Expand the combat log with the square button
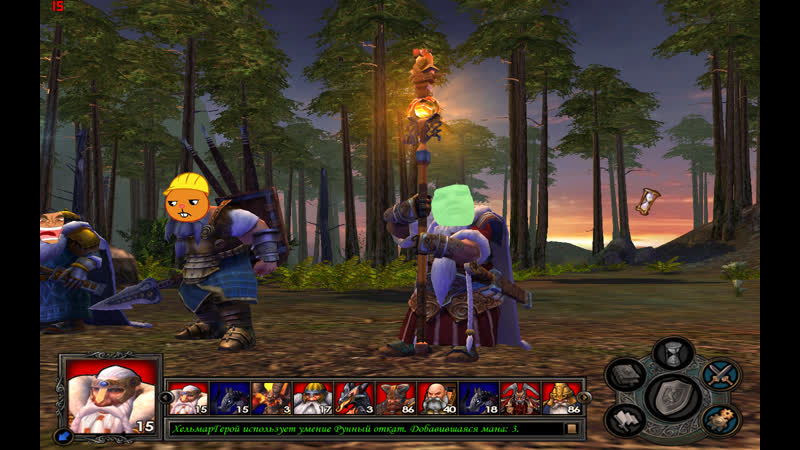The width and height of the screenshot is (800, 450). click(x=572, y=429)
